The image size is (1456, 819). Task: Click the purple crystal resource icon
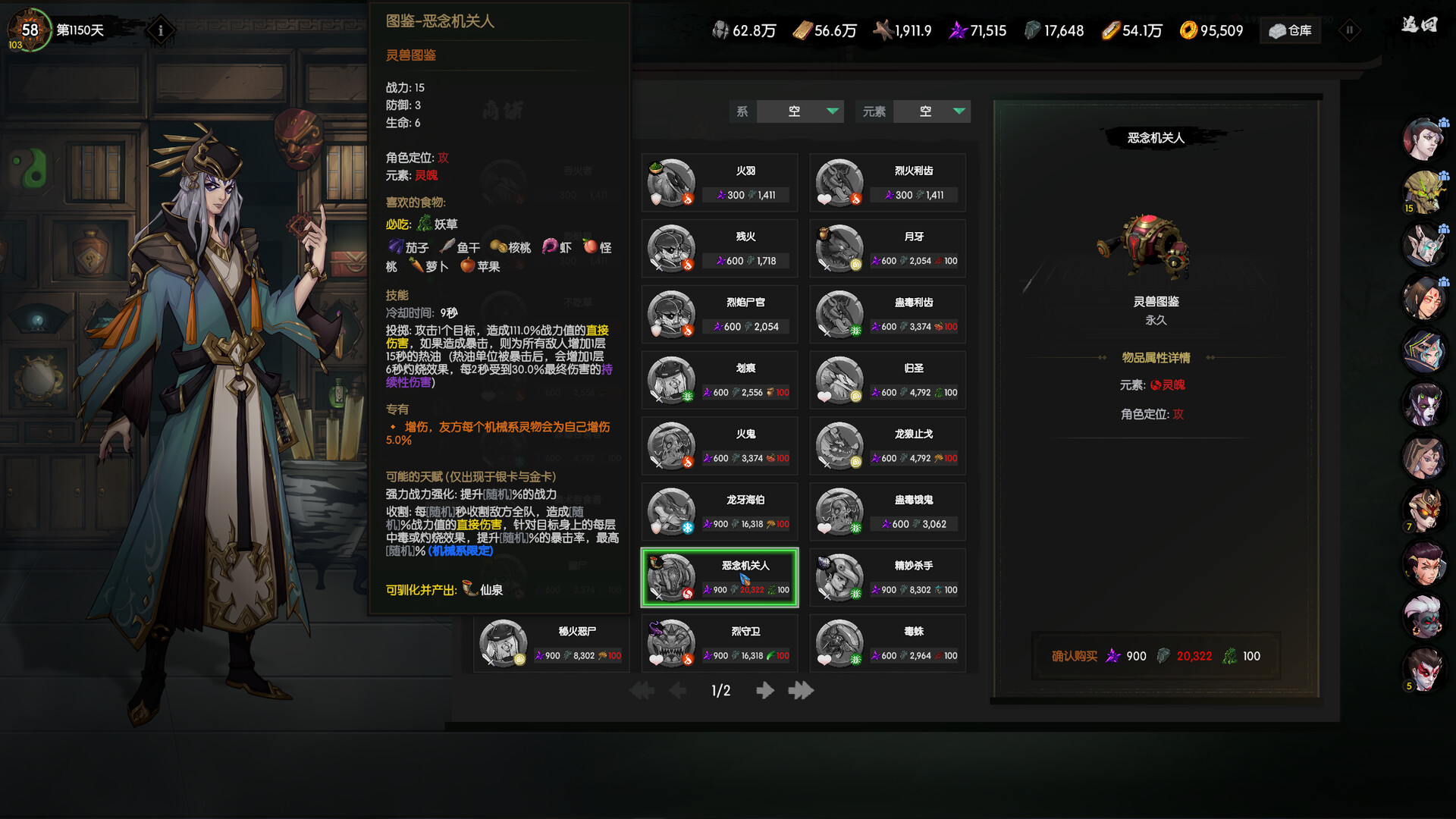957,30
